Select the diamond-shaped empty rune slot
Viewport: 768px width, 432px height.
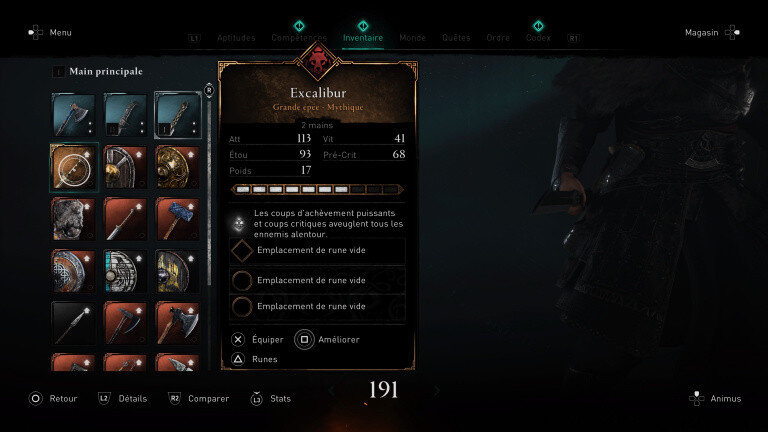[318, 251]
